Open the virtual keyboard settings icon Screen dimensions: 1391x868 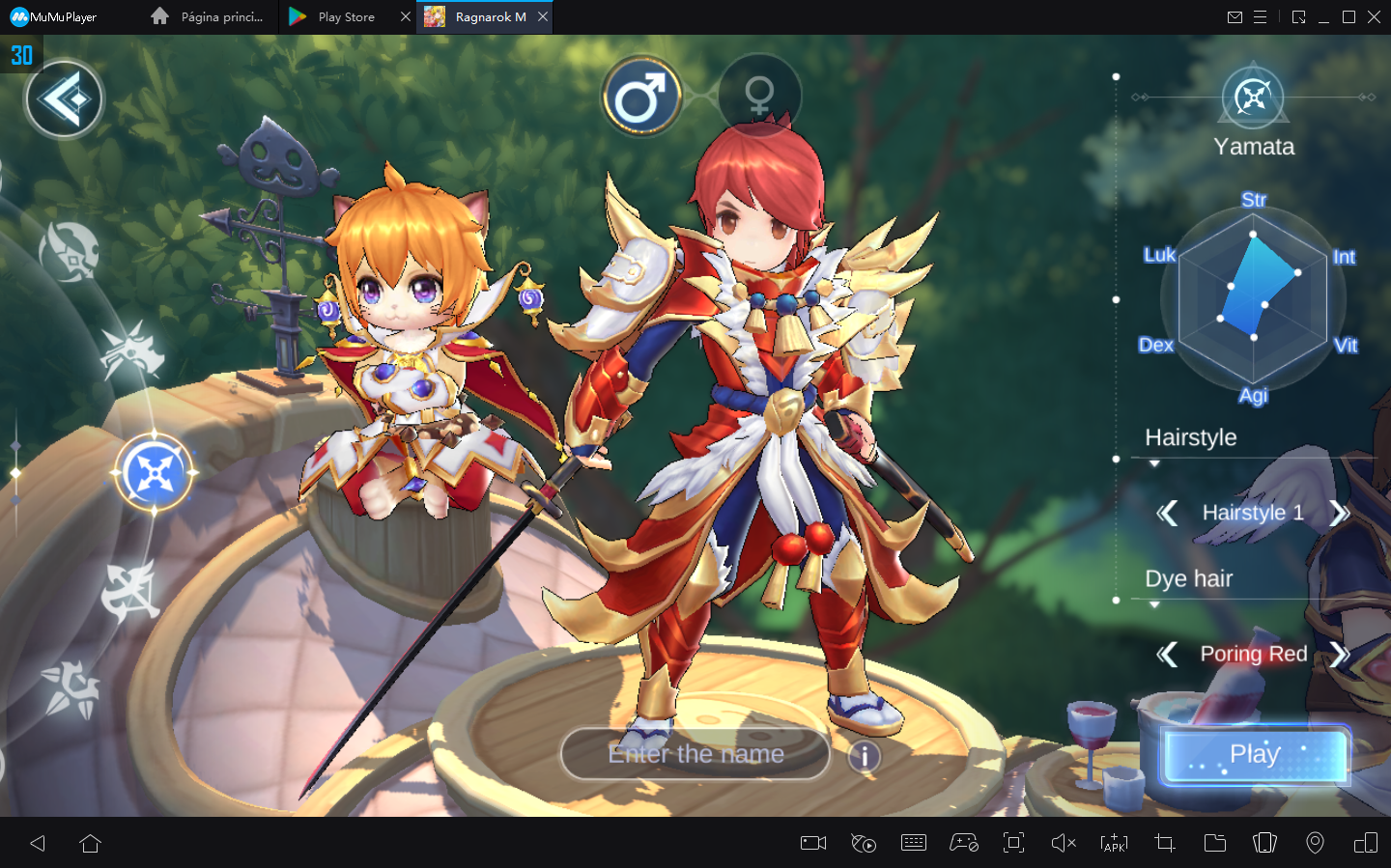pos(913,843)
